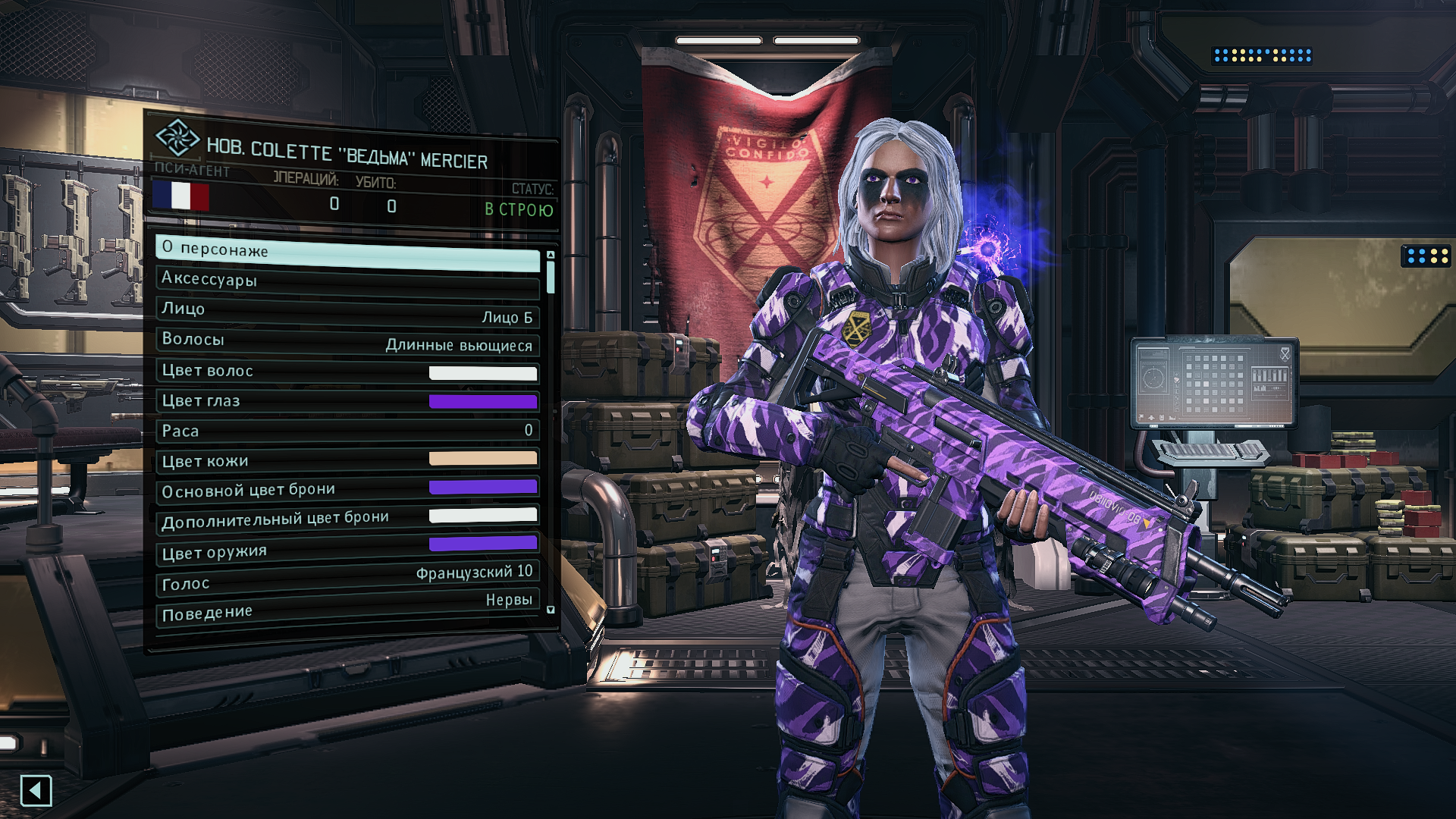Click the "Раса" race option
This screenshot has height=819, width=1456.
(347, 431)
